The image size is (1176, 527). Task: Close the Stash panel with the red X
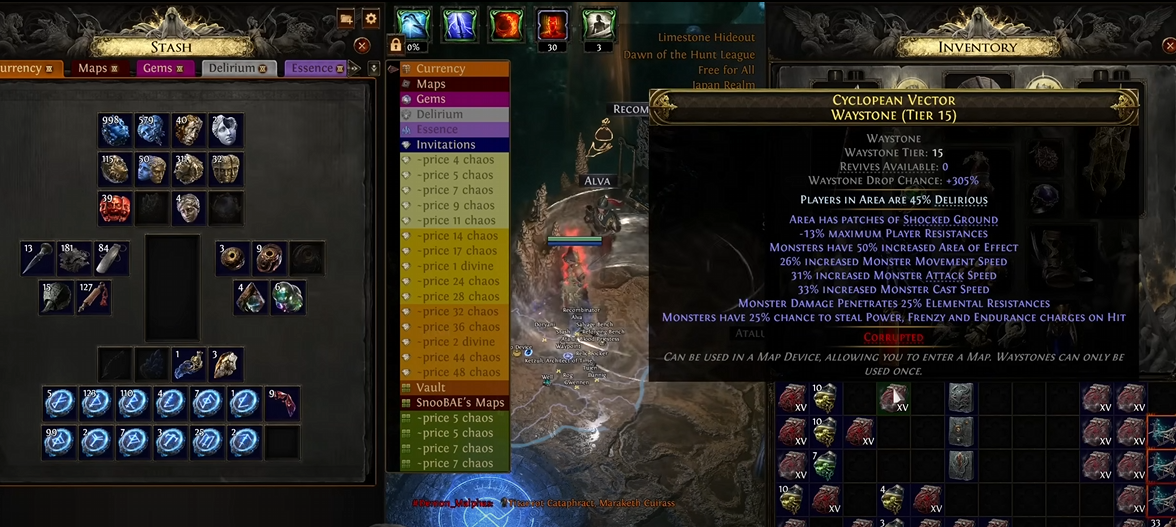click(x=363, y=45)
